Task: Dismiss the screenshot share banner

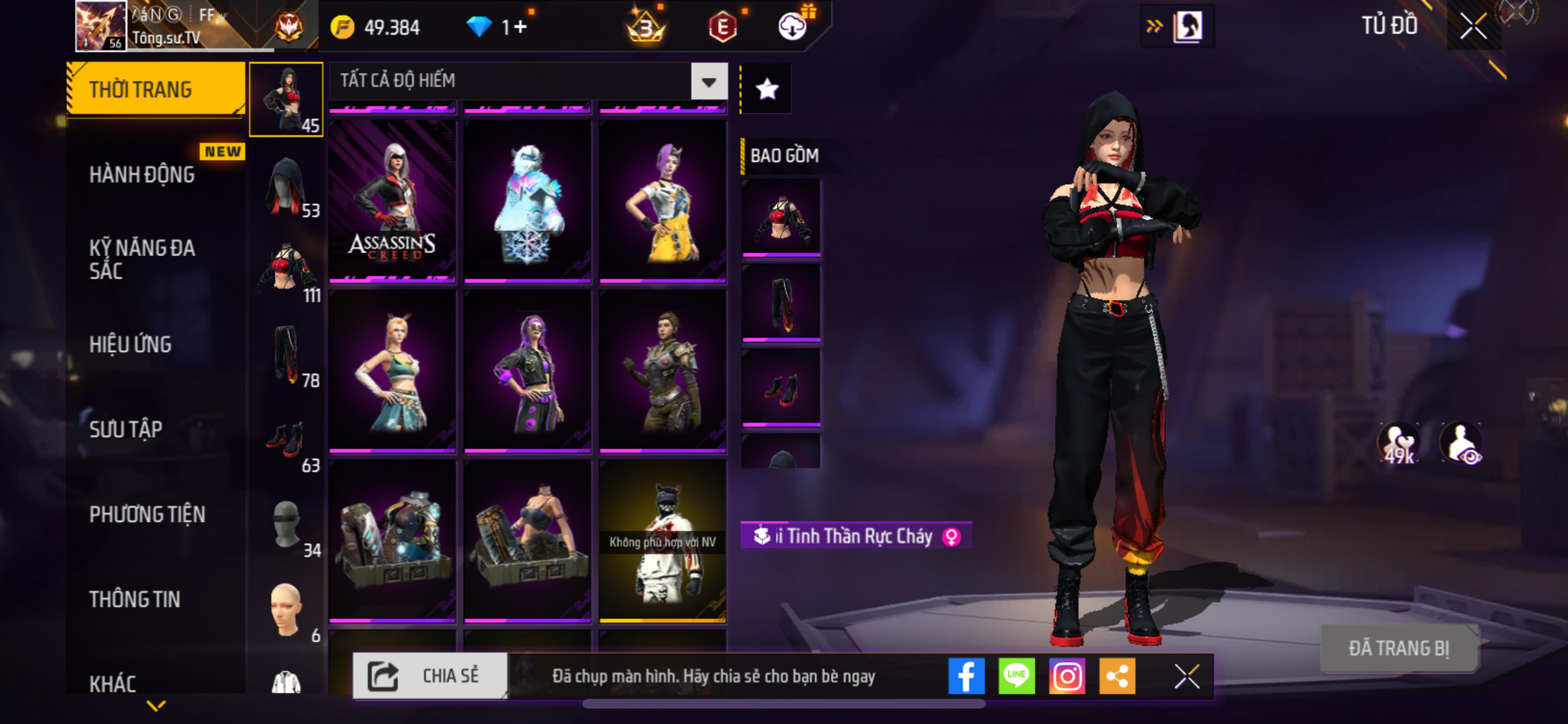Action: [1186, 676]
